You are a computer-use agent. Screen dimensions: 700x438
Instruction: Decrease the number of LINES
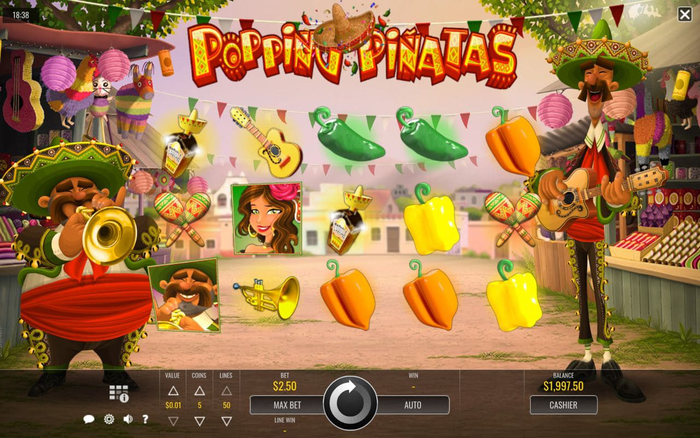(x=226, y=421)
